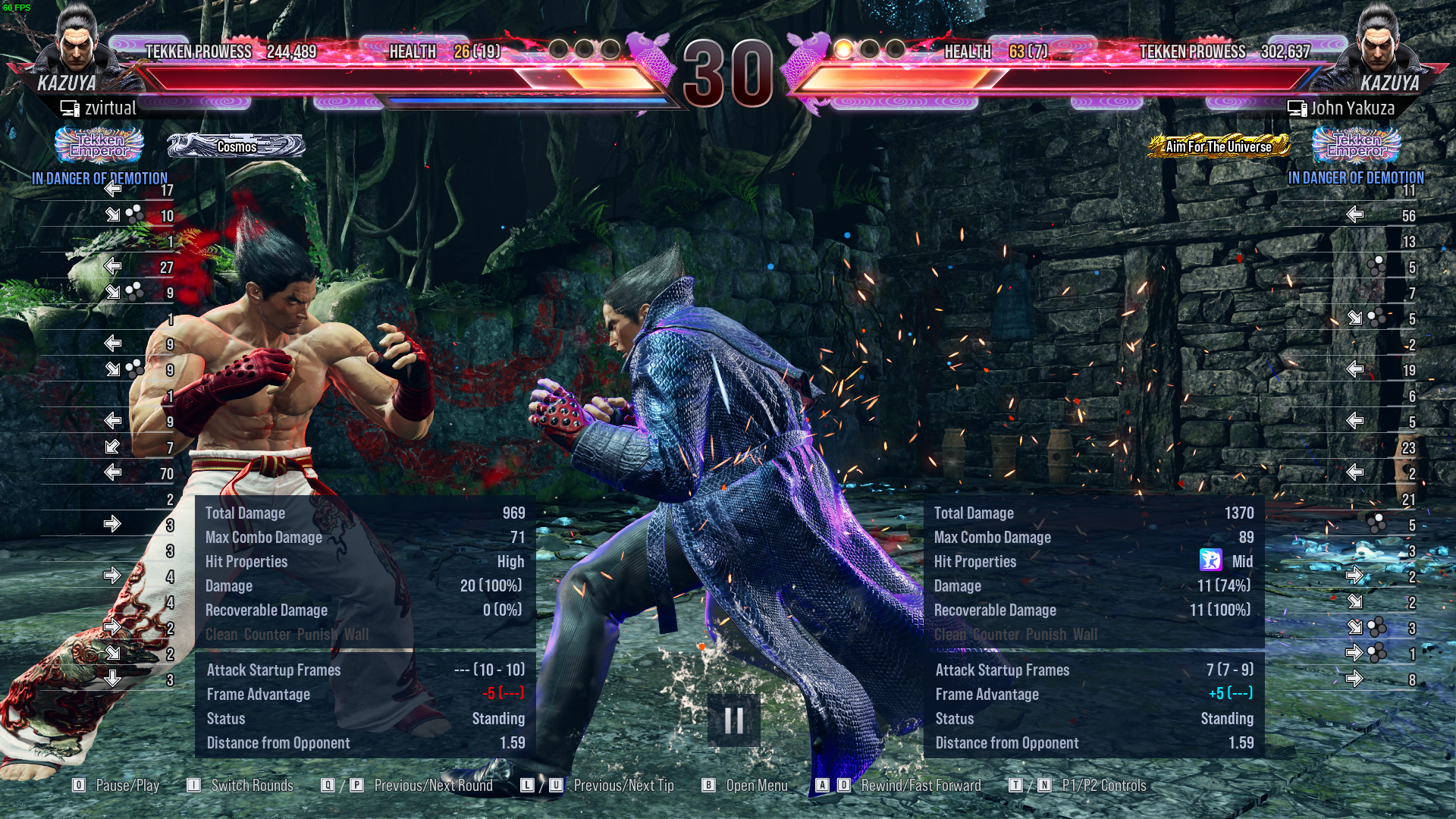Screen dimensions: 1456x819
Task: Select John Yakuza's Tekken Emperor emblem
Action: coord(1358,146)
